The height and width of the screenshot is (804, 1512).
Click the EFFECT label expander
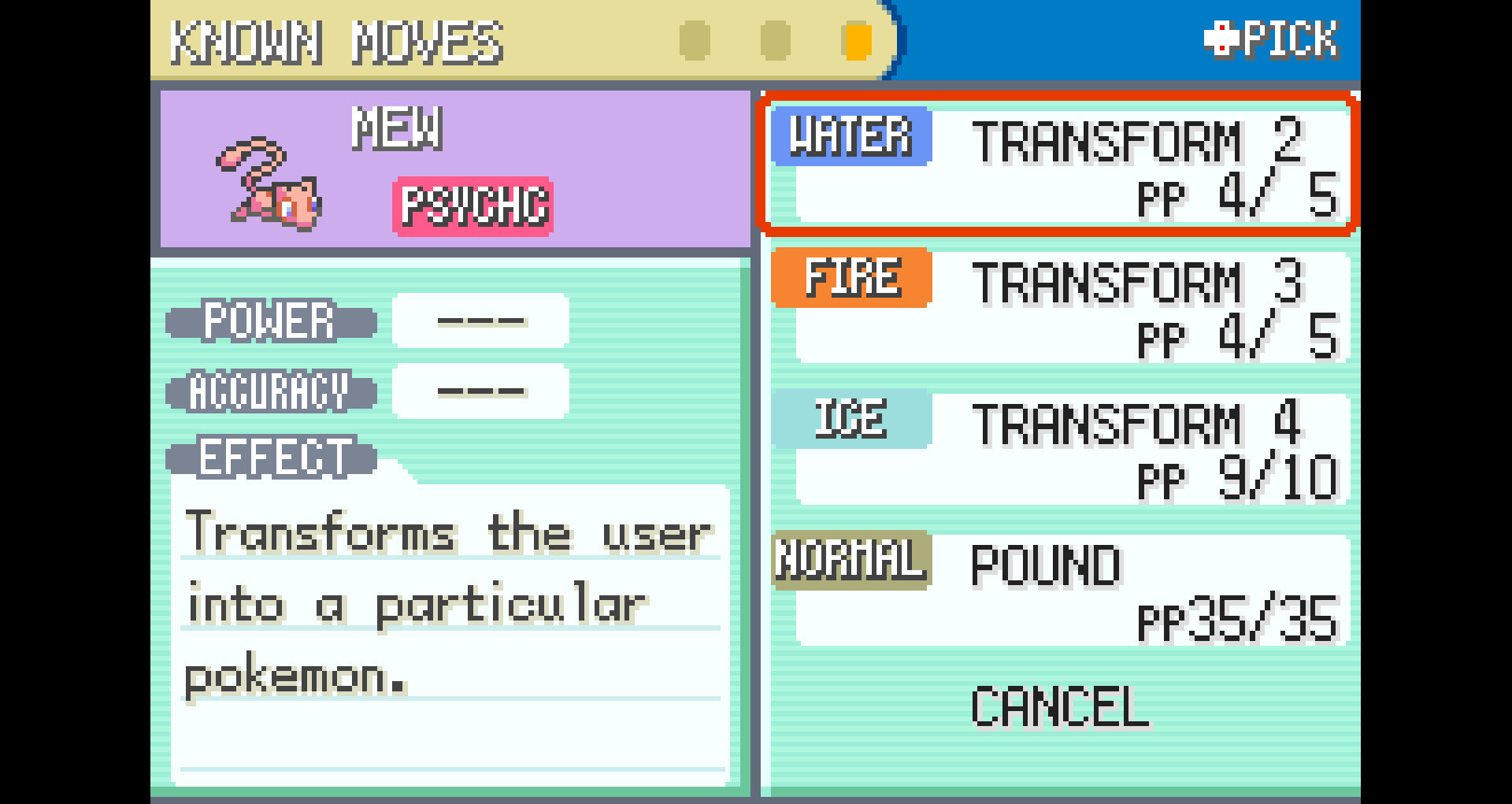[272, 458]
